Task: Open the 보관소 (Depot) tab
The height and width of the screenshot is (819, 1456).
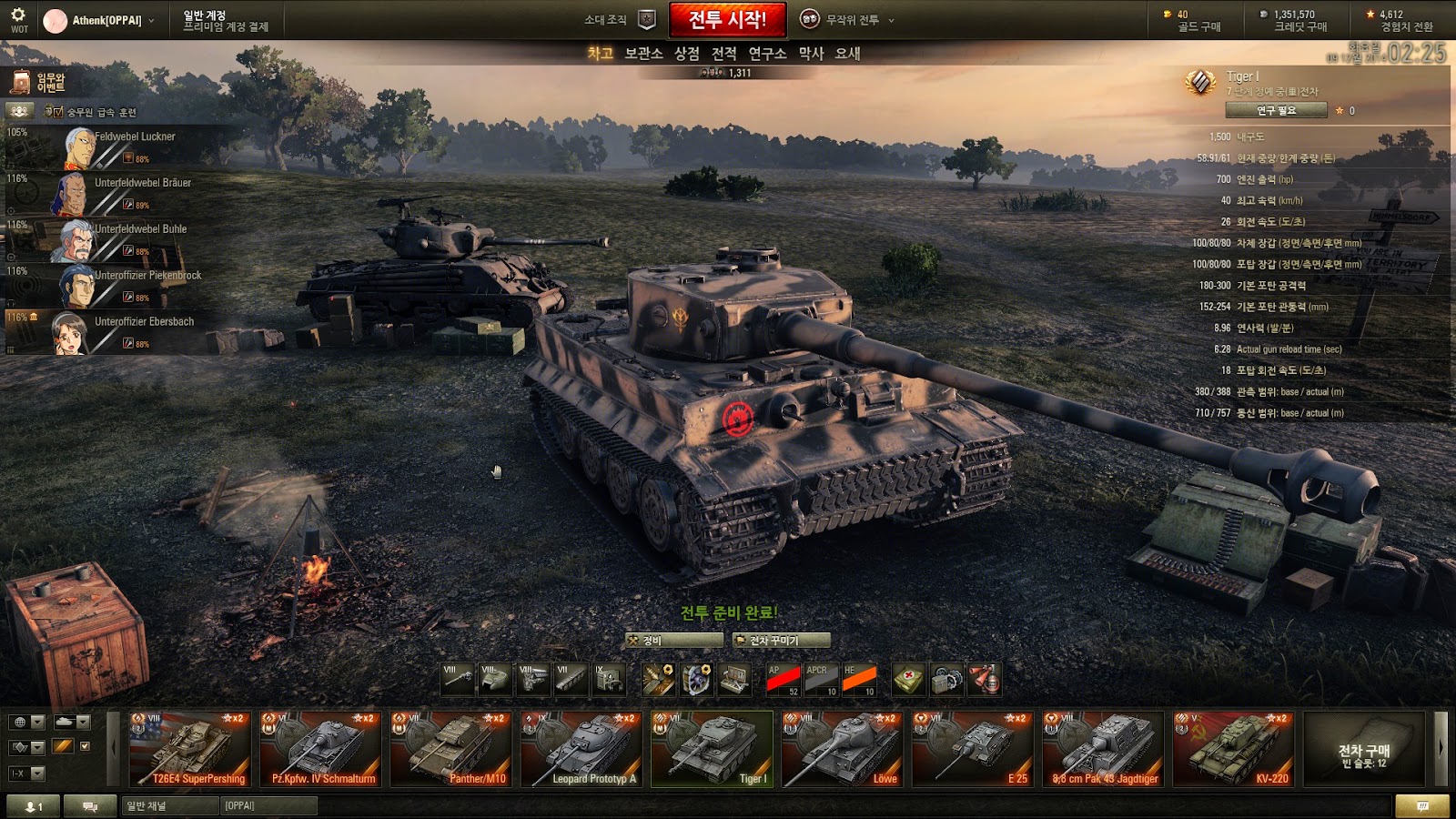Action: point(643,54)
